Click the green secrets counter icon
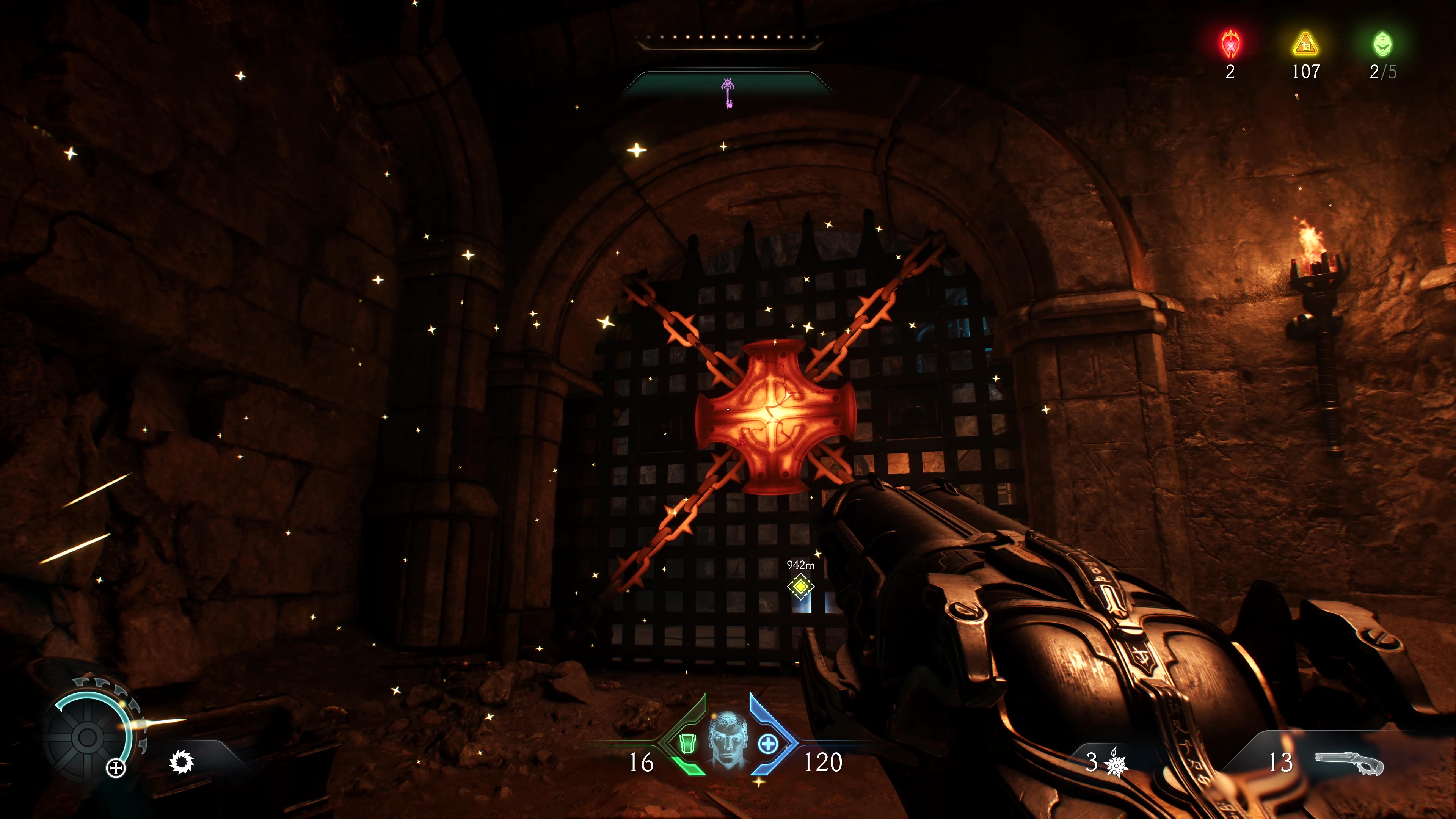1456x819 pixels. pos(1382,44)
